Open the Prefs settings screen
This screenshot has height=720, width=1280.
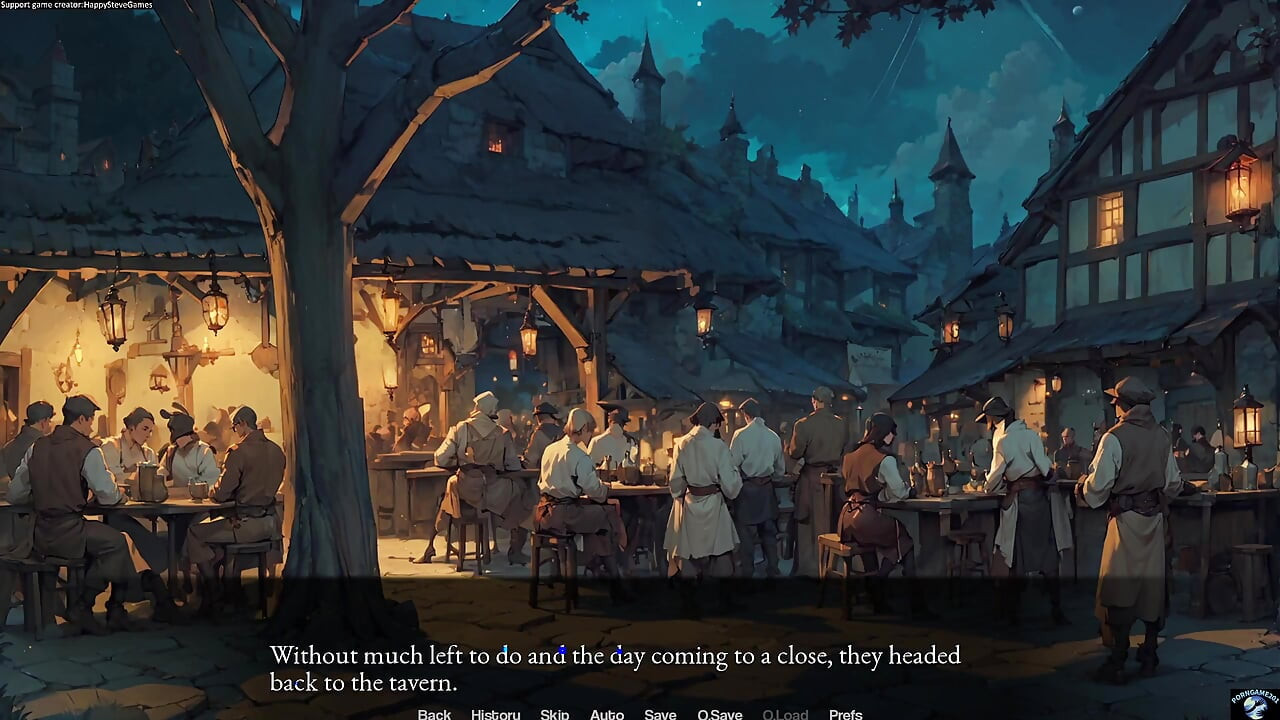(845, 714)
